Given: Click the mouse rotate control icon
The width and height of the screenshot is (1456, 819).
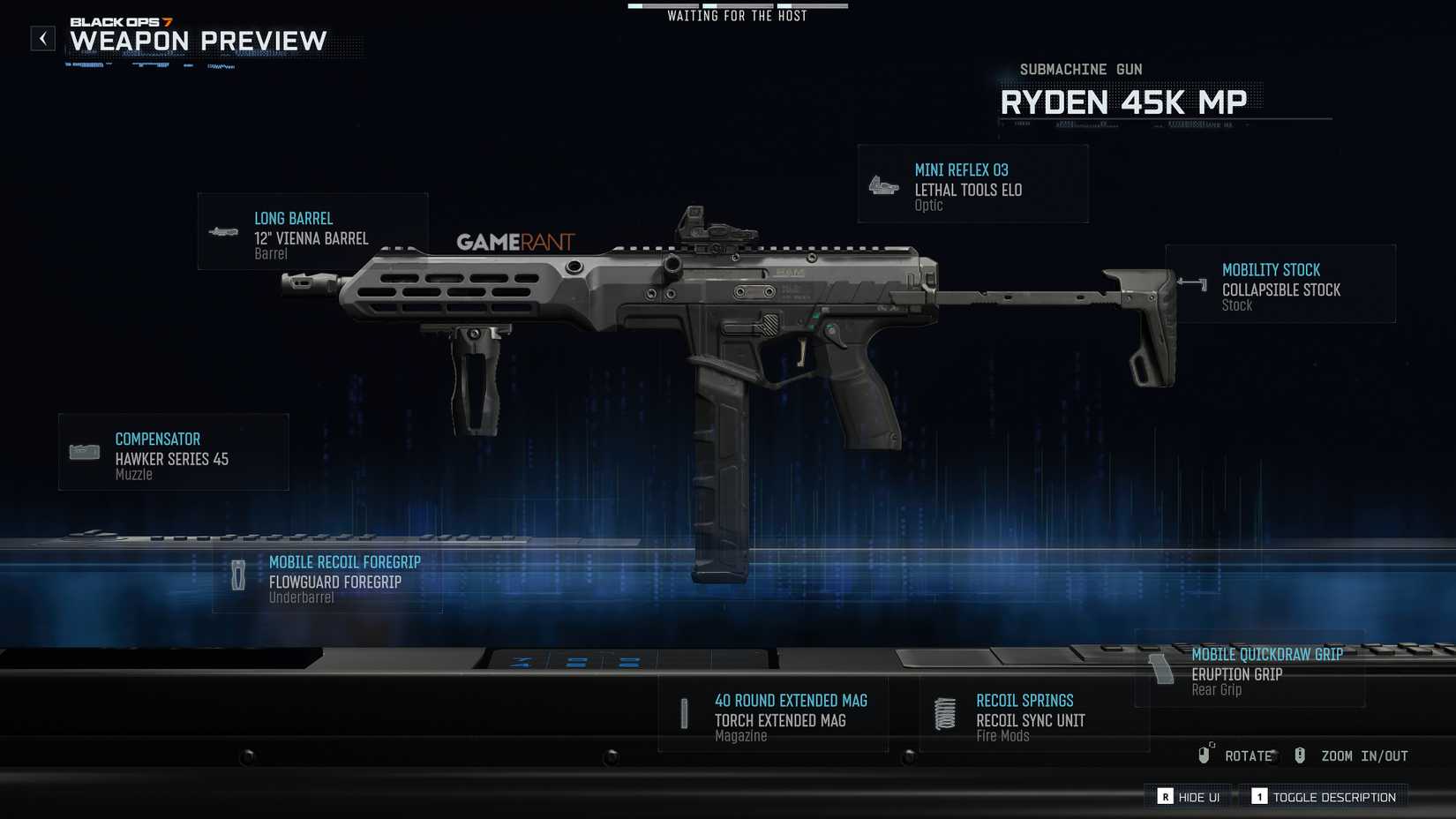Looking at the screenshot, I should [x=1204, y=755].
